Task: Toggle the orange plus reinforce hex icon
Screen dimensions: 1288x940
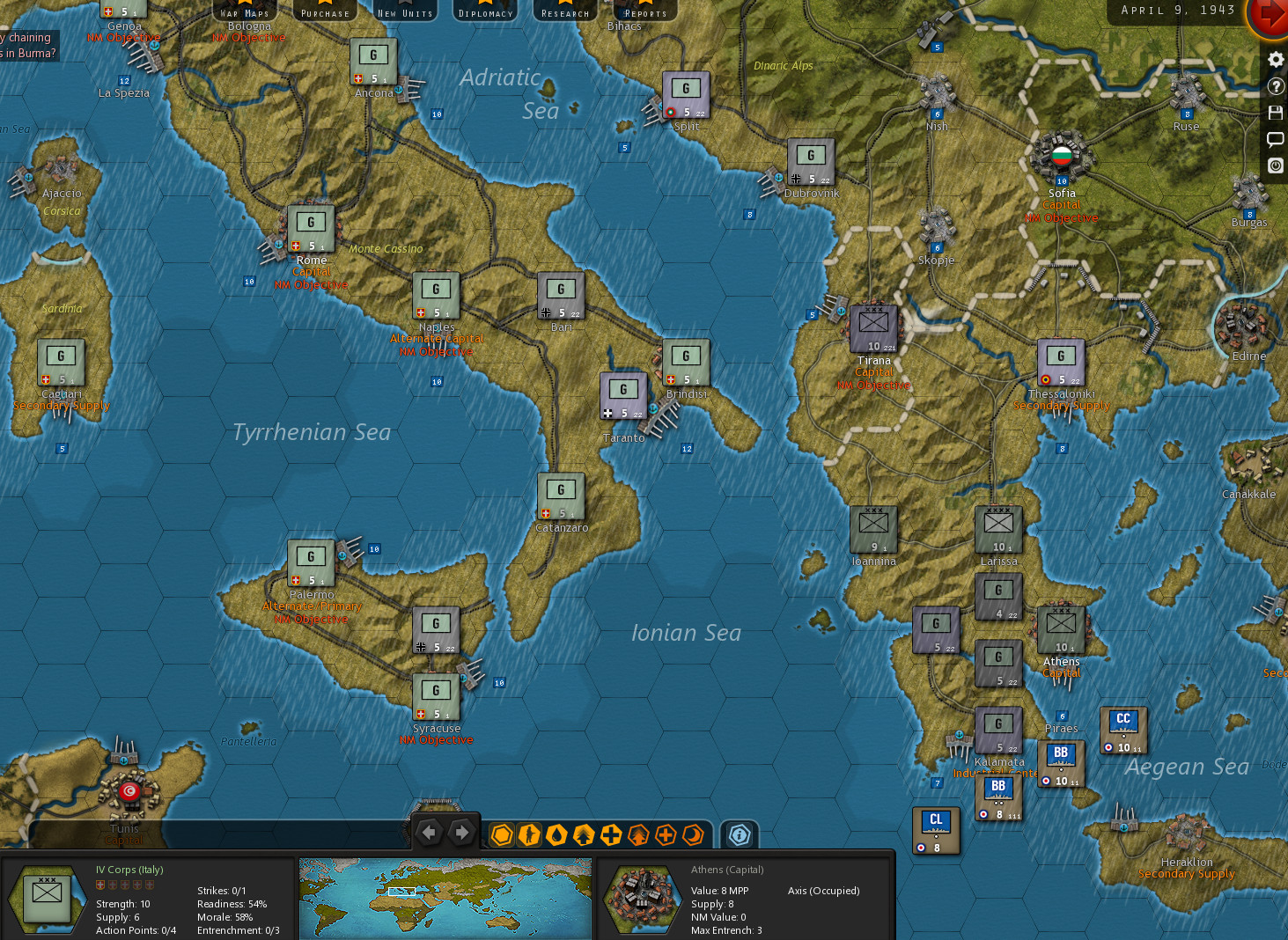Action: 666,834
